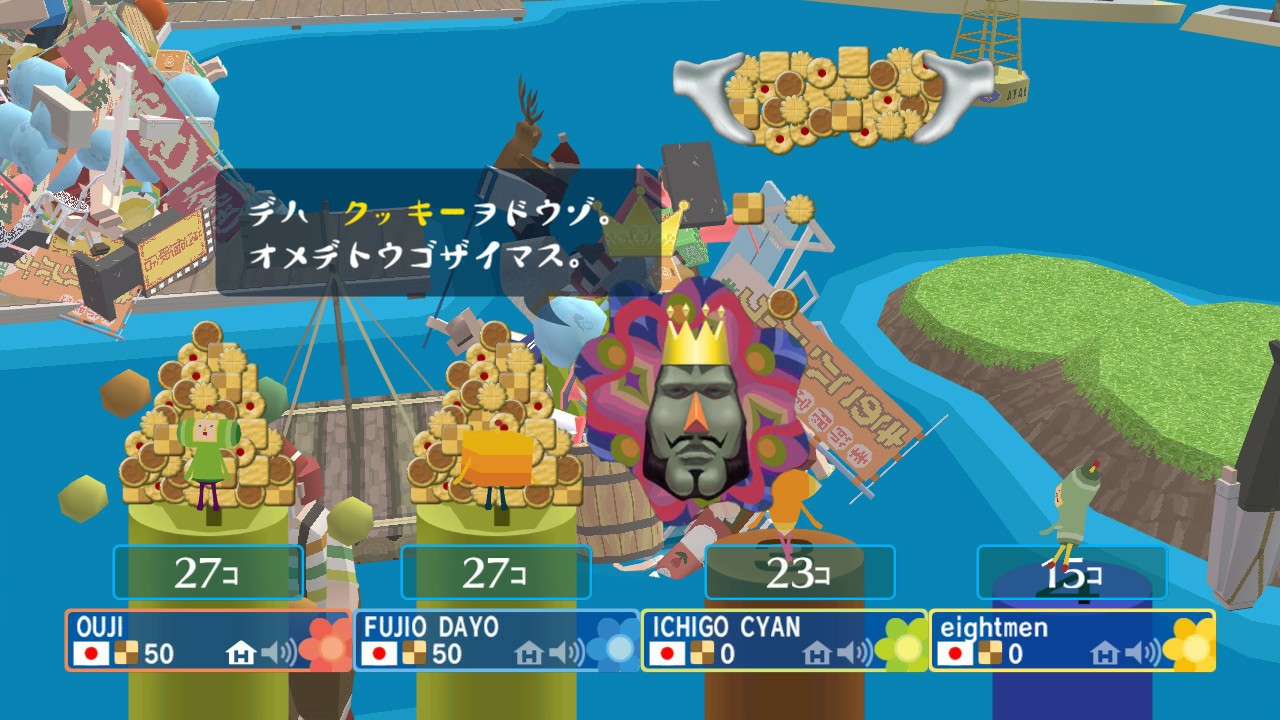Click the 27コ score bar above OUJI
1280x720 pixels.
click(209, 573)
